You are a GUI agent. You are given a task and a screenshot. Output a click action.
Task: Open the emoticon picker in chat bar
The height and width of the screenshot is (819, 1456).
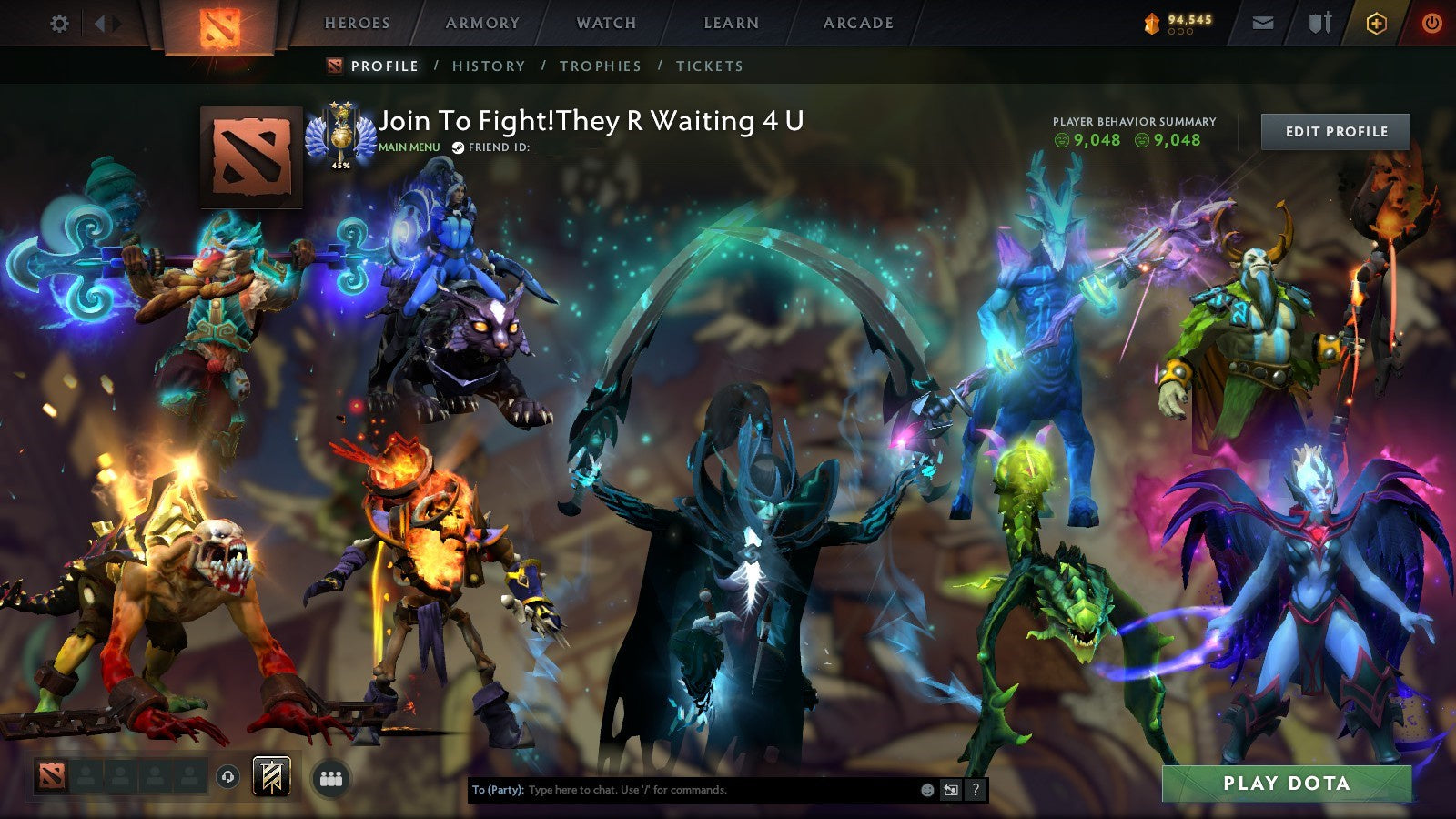coord(927,790)
